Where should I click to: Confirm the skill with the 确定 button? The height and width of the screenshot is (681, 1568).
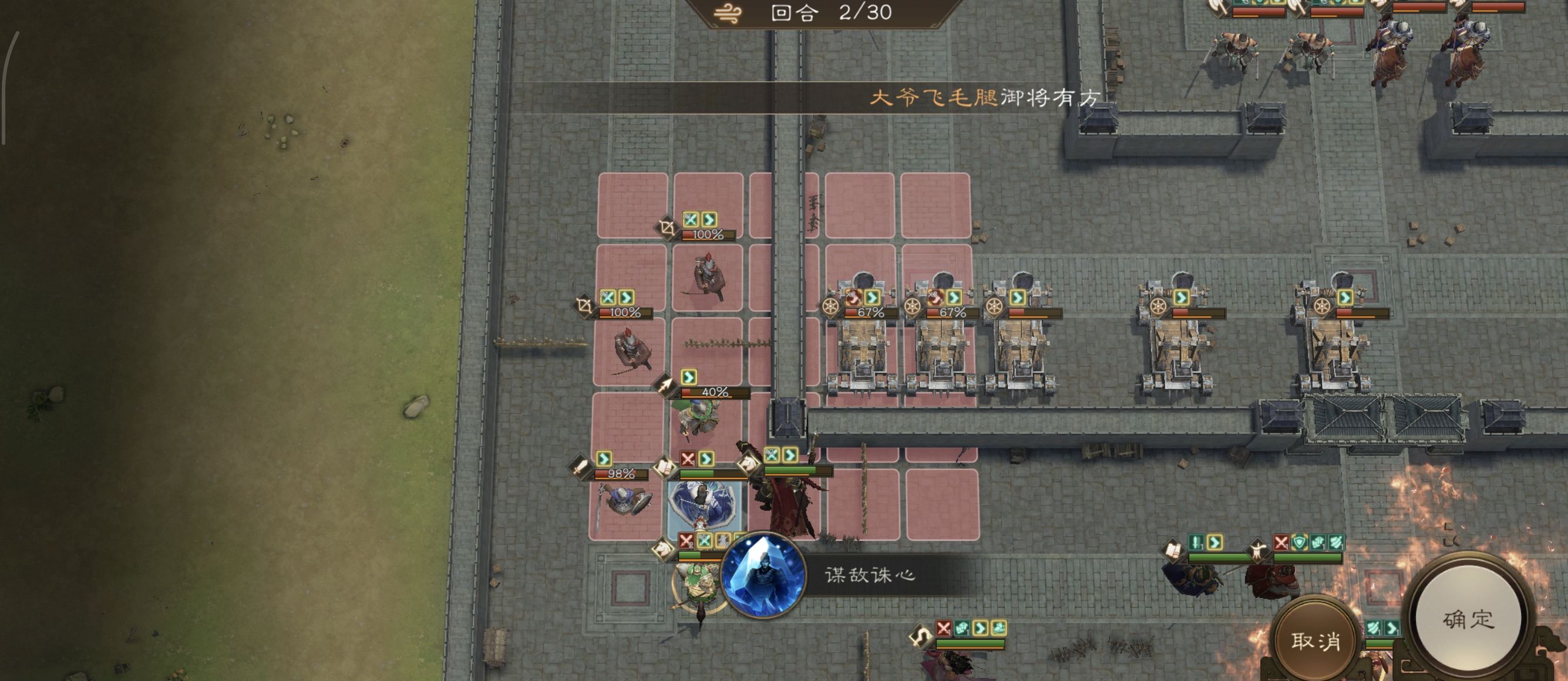tap(1468, 619)
